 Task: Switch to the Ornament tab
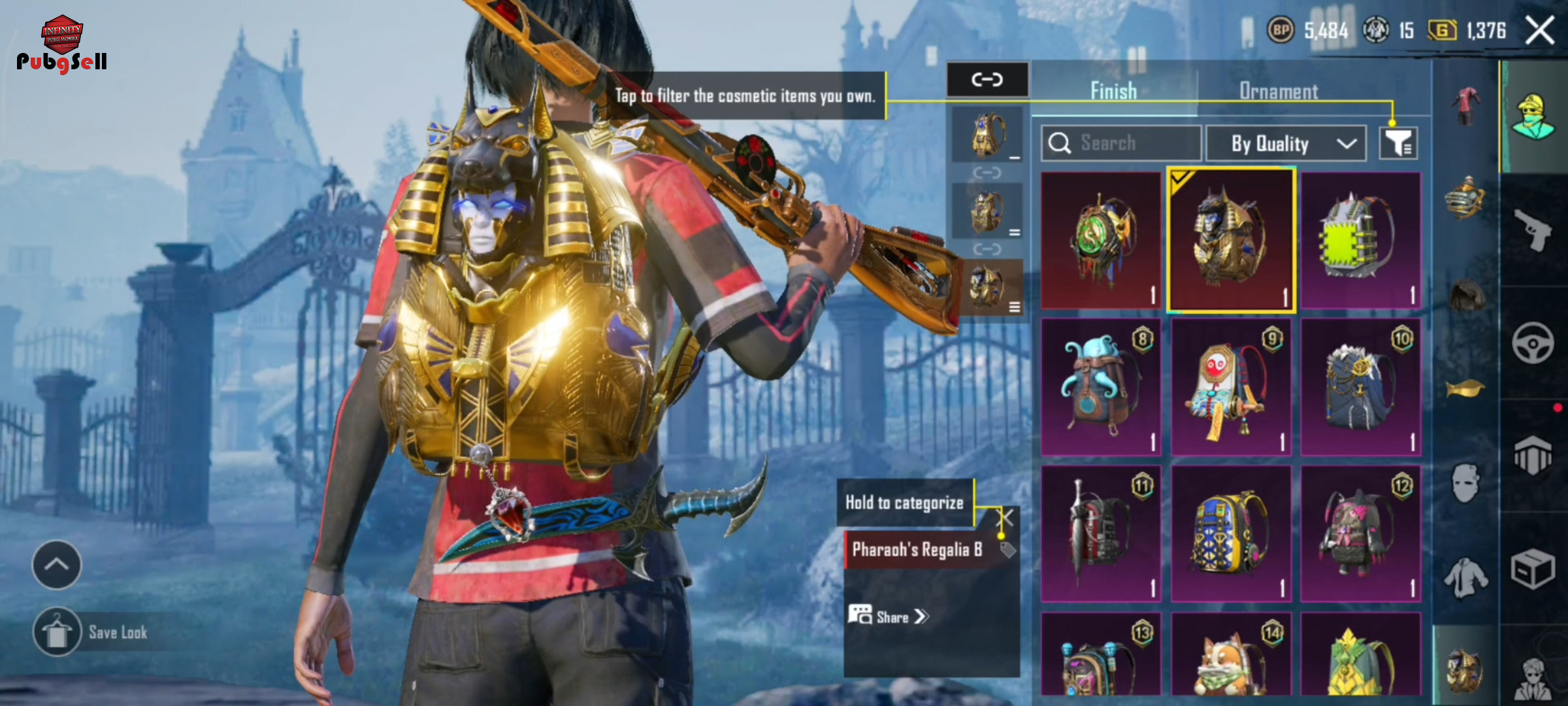1278,92
